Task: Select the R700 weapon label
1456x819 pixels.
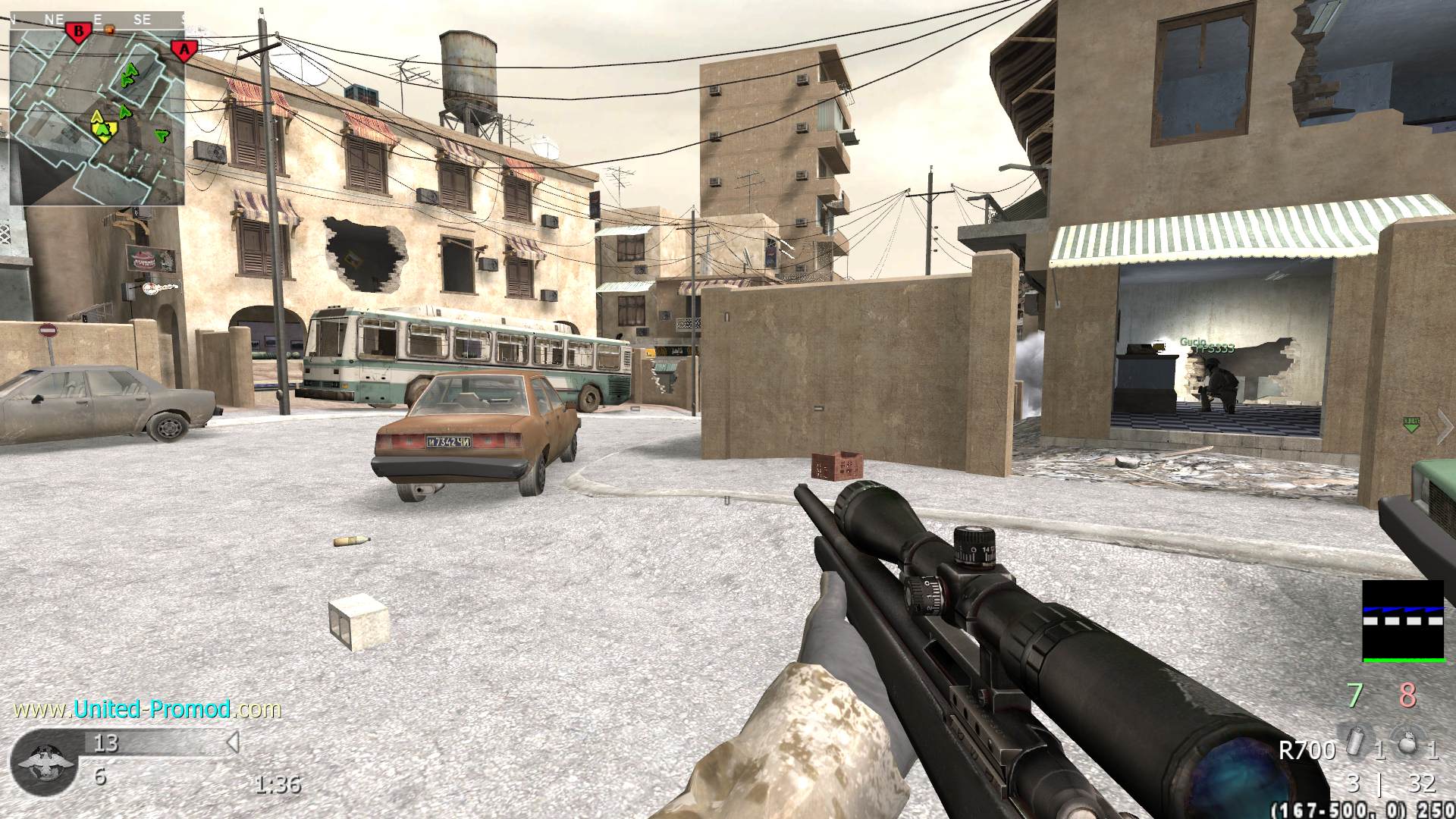Action: pos(1306,751)
